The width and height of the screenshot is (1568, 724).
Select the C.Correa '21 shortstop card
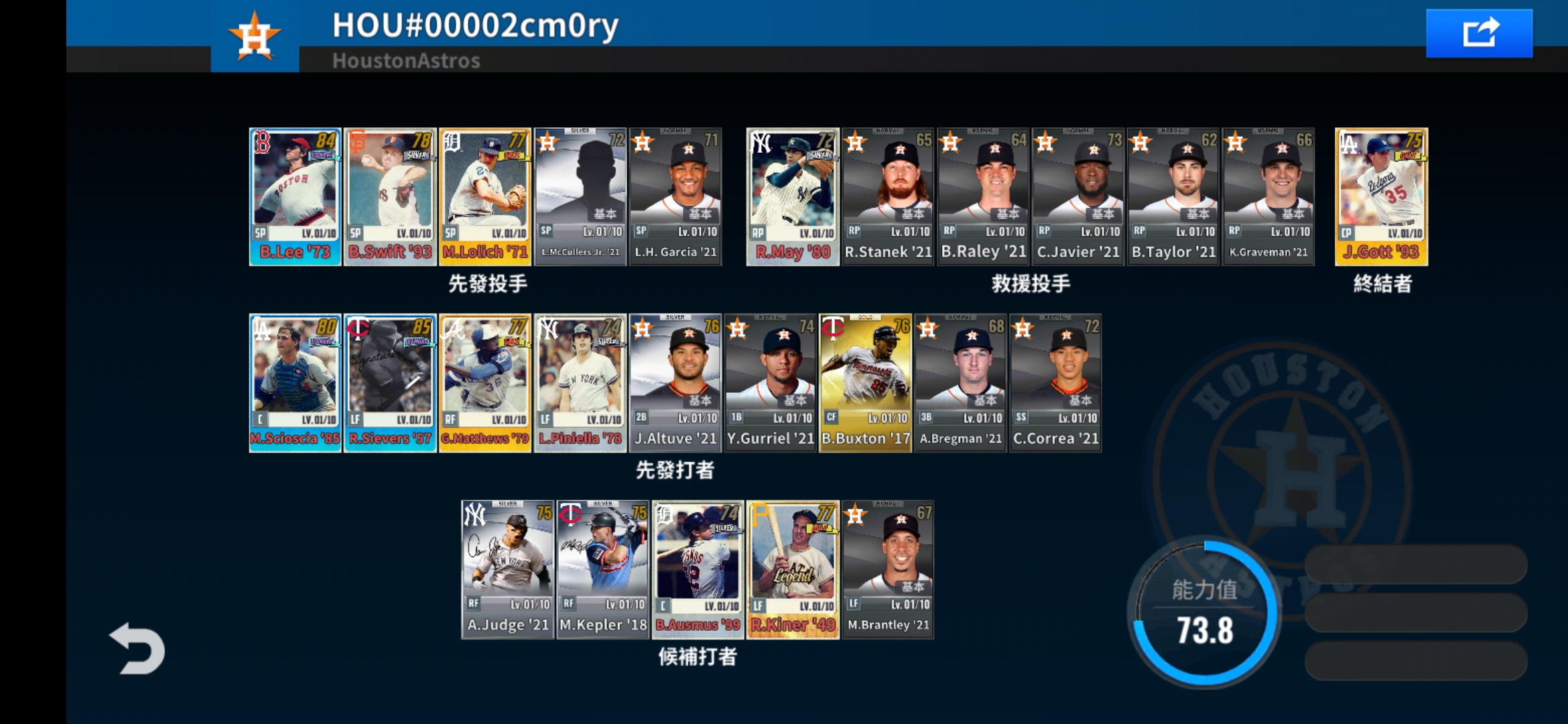[1055, 382]
